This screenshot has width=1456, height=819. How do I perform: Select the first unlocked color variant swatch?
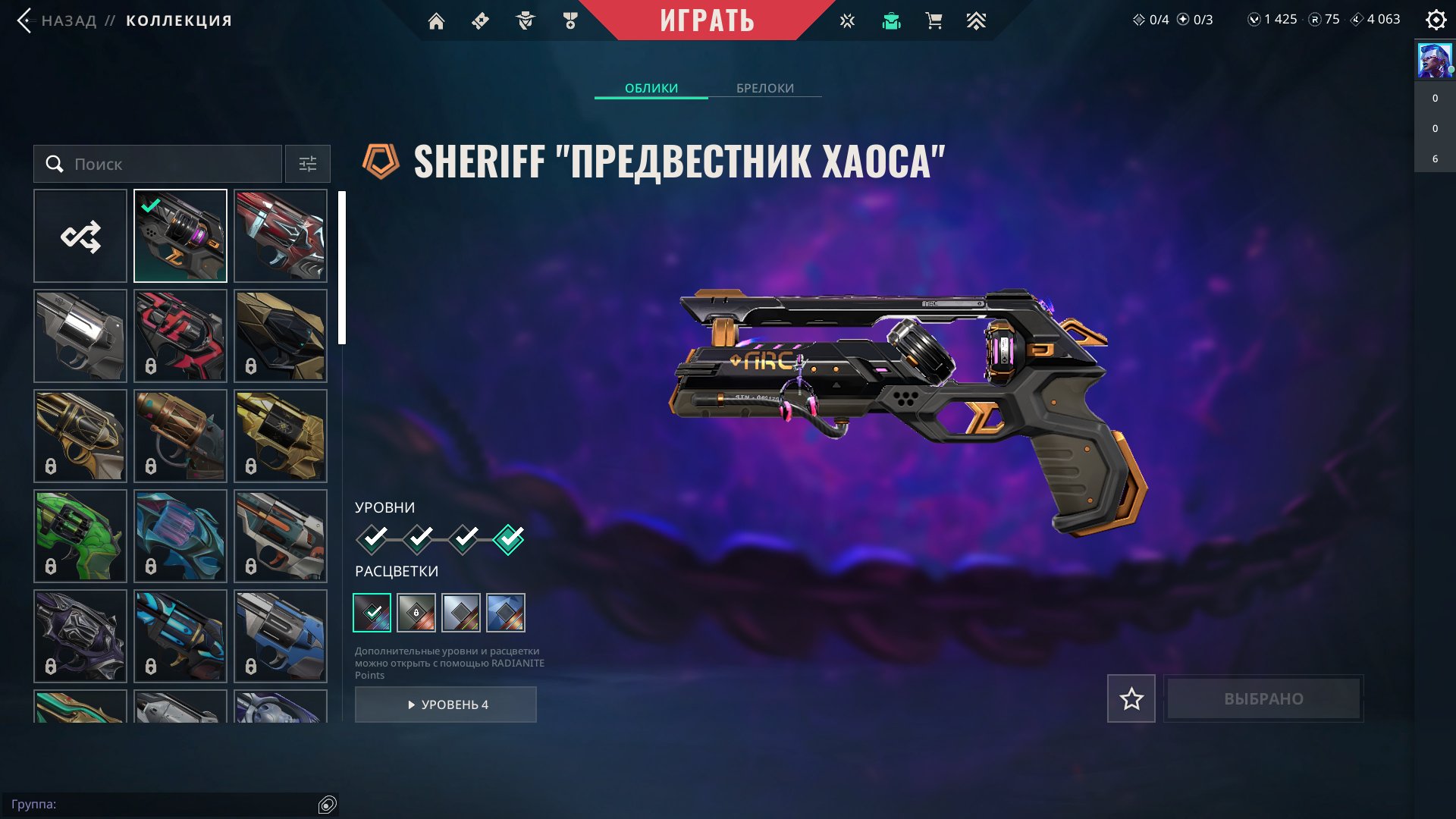(x=372, y=612)
